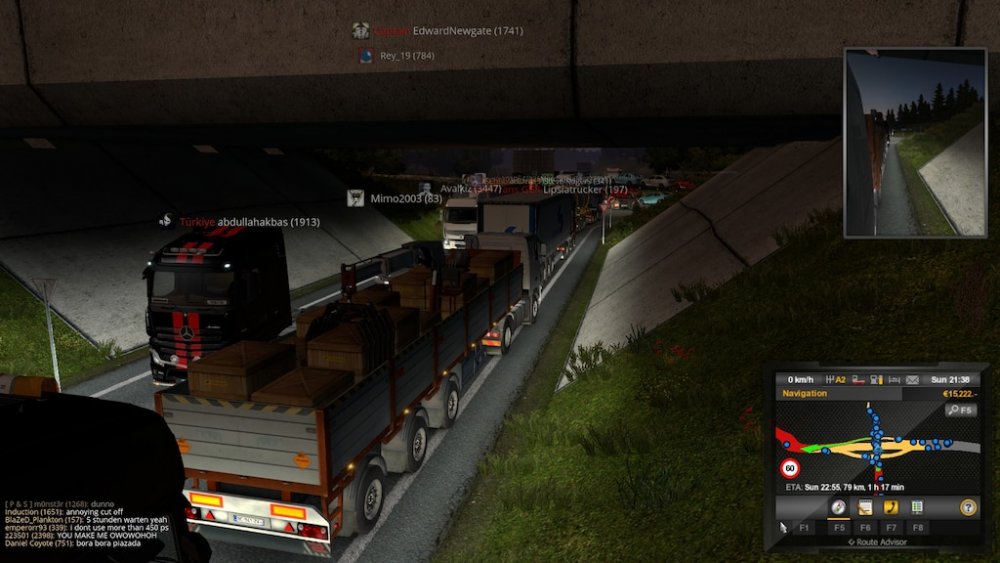Zoom the map with the magnifier button
This screenshot has width=1000, height=563.
click(960, 410)
